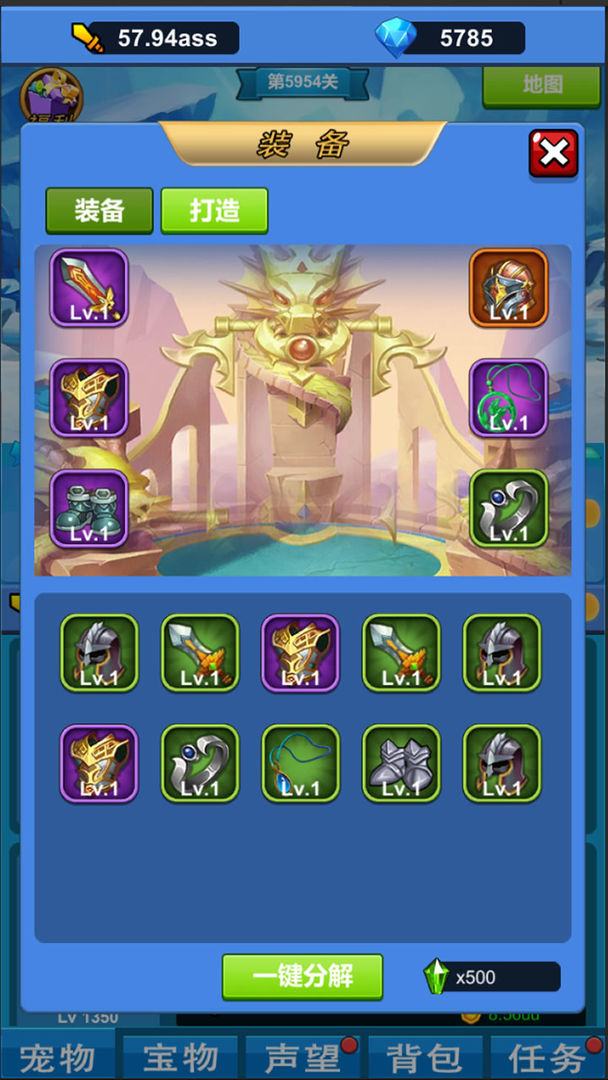The image size is (608, 1080).
Task: Pick the silver ring in inventory
Action: (200, 763)
